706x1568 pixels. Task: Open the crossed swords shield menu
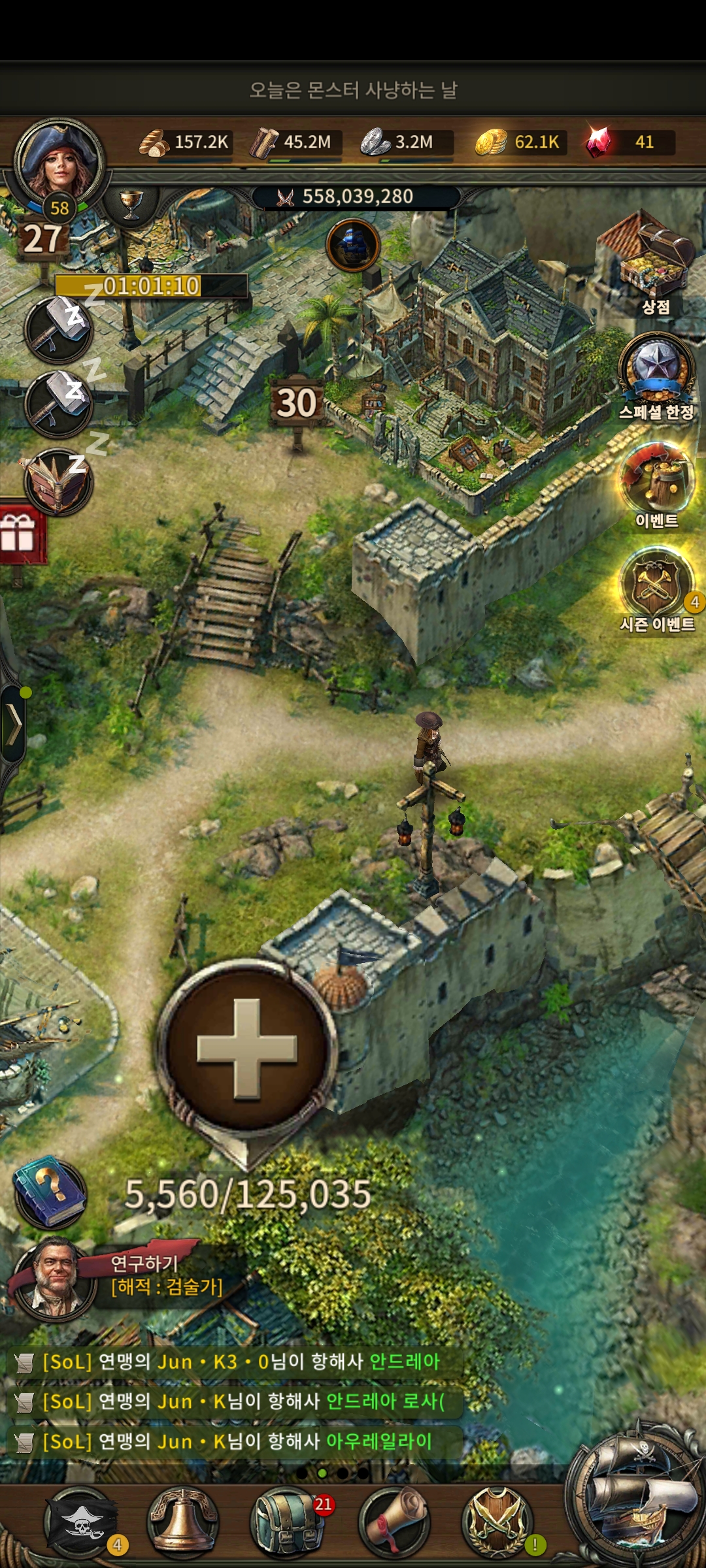point(497,1521)
